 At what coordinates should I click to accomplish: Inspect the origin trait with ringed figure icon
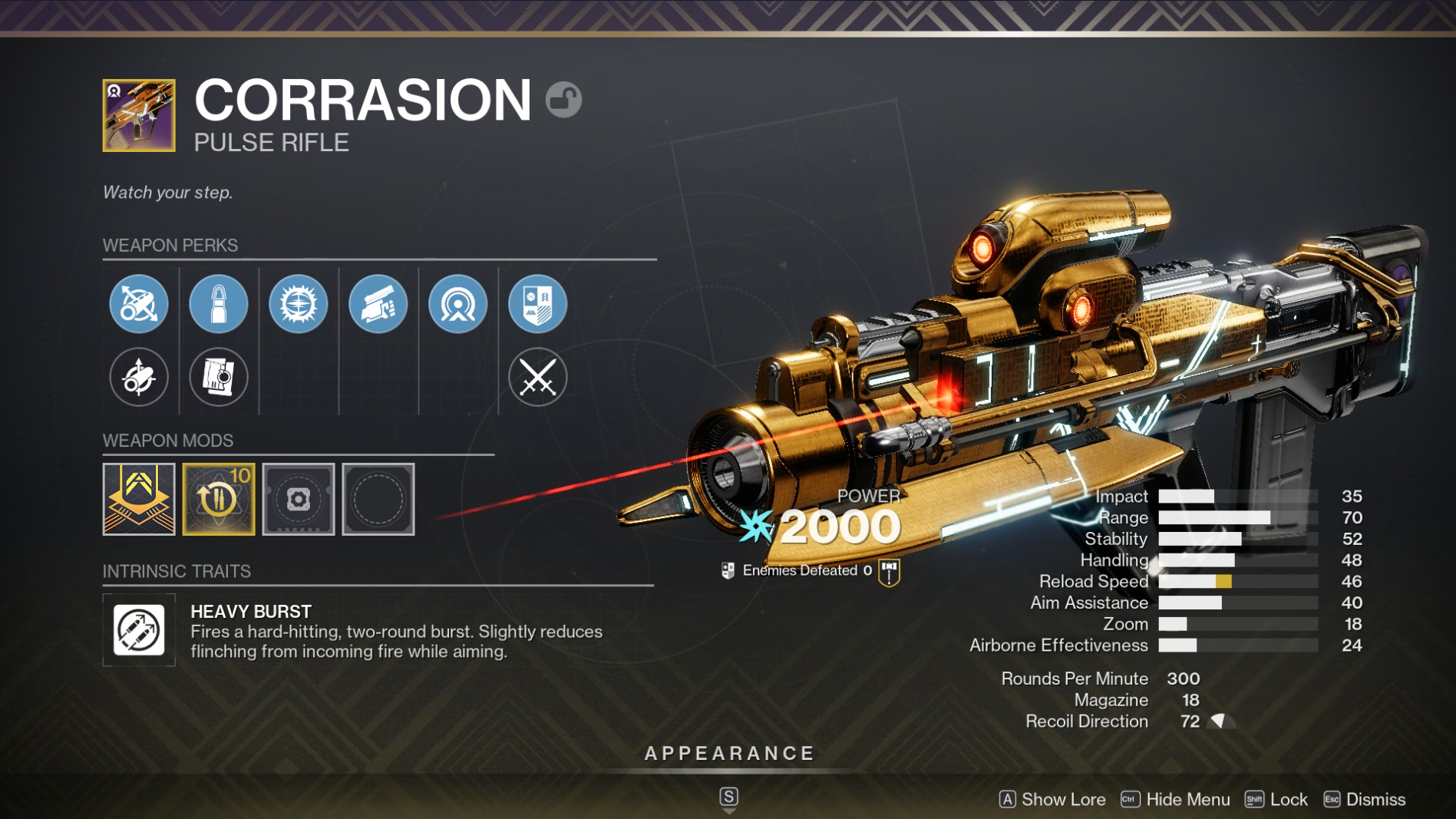(x=458, y=304)
